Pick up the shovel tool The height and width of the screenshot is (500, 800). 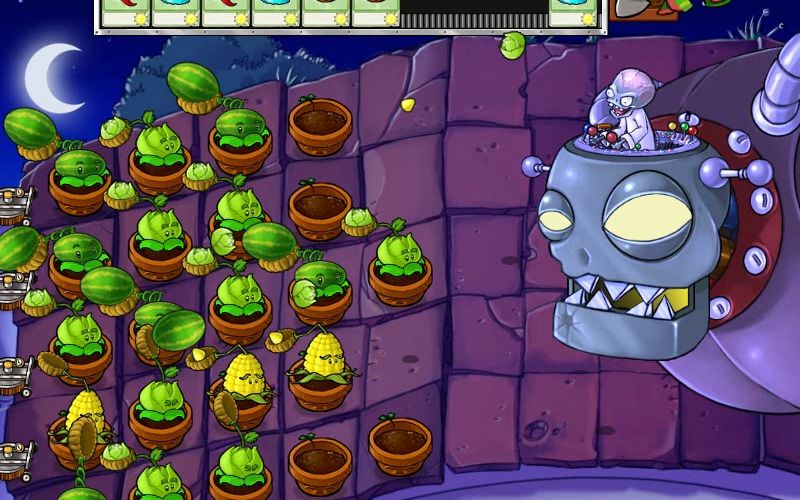(x=630, y=8)
